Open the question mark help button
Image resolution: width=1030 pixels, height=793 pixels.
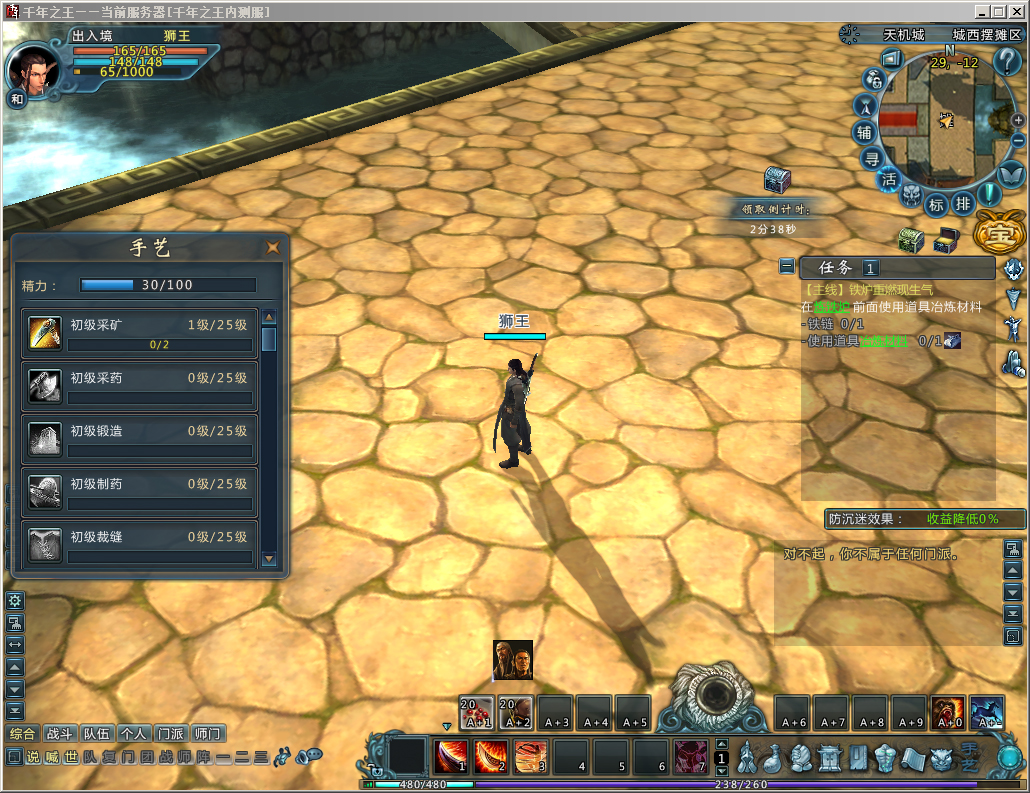1007,61
